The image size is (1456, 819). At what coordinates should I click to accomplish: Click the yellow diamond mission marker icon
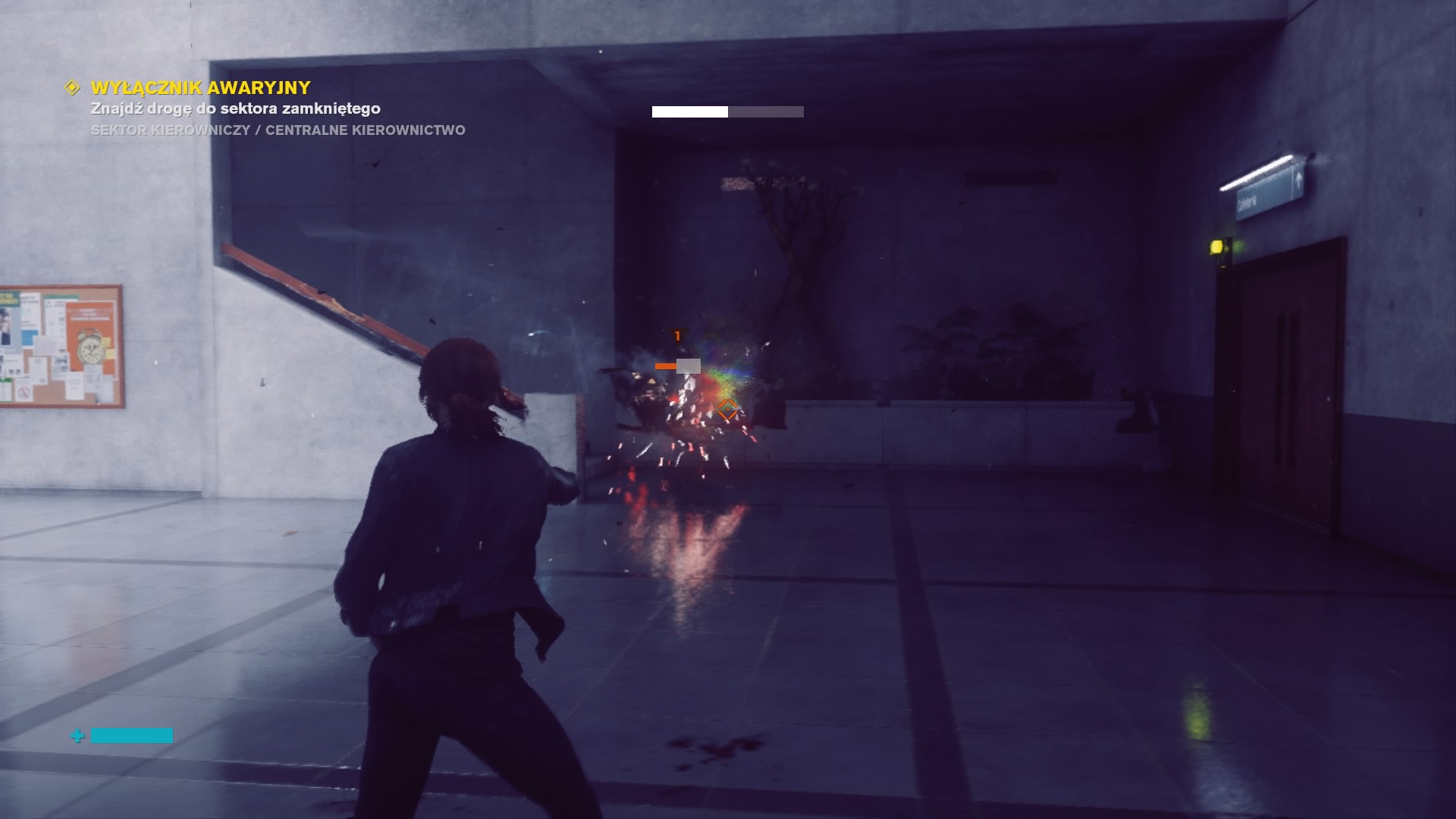[72, 88]
